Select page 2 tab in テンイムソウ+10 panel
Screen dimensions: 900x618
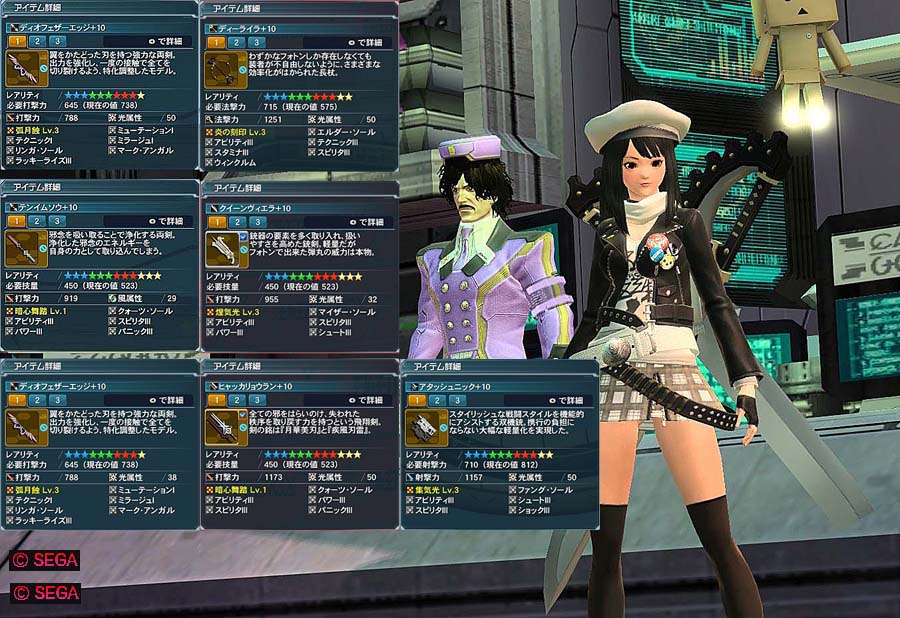[38, 221]
